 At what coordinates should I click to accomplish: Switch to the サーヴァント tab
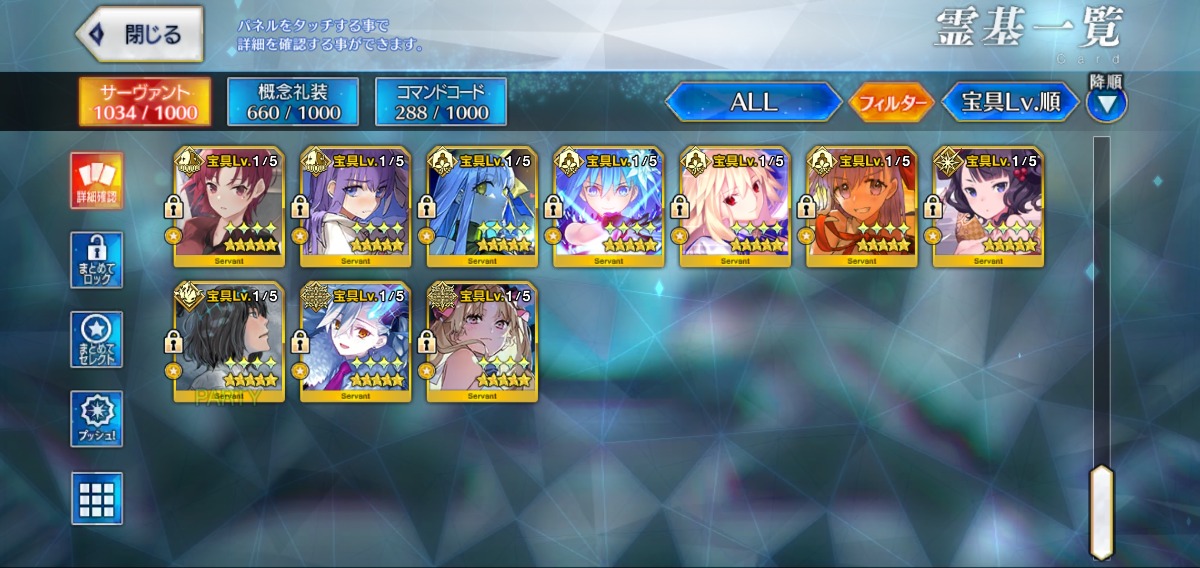(x=145, y=102)
